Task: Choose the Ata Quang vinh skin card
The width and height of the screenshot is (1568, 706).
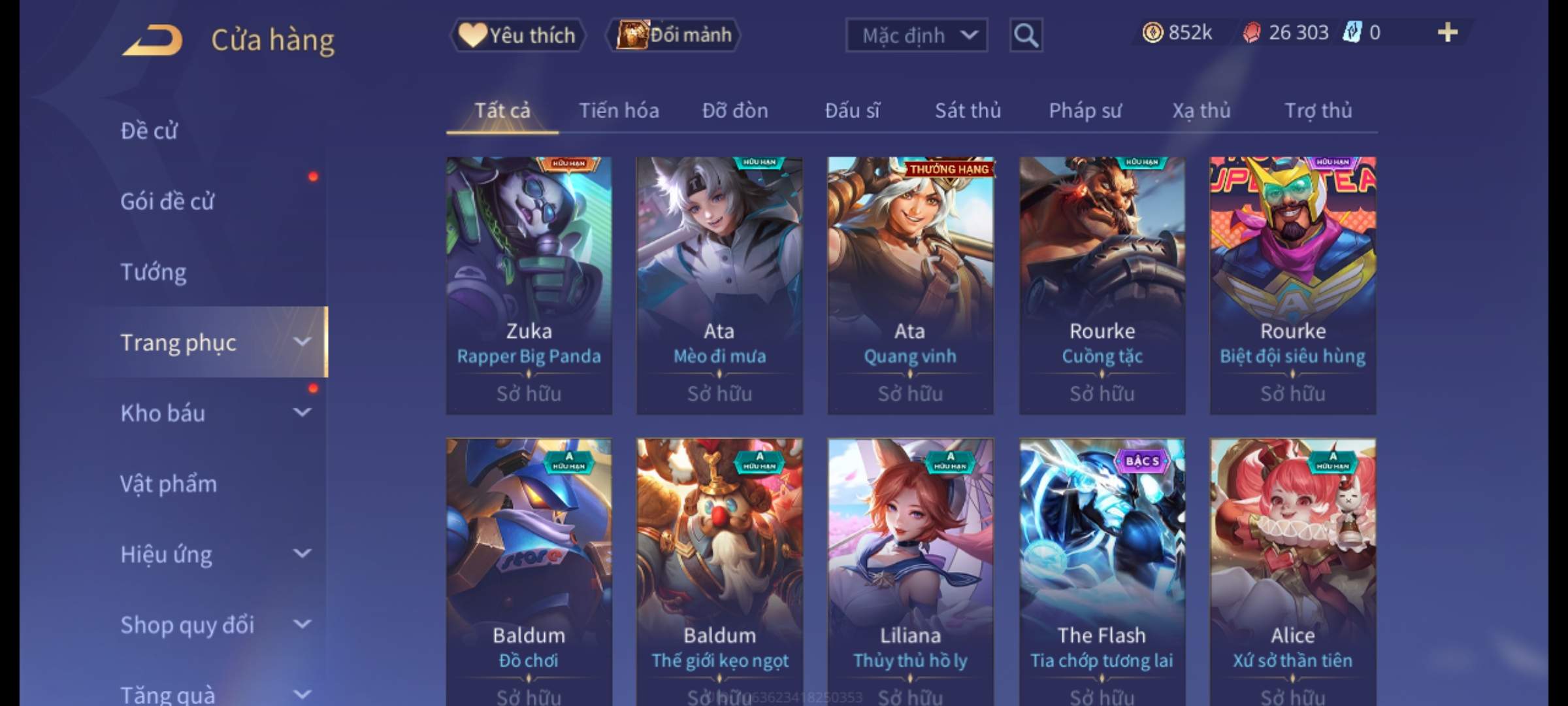Action: (x=910, y=285)
